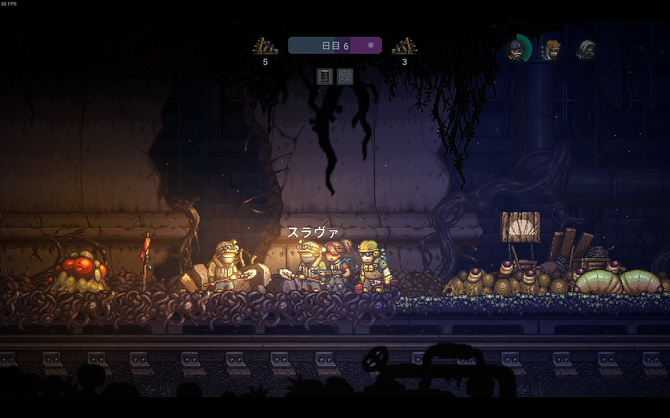Click the day 6 progress bar

point(334,45)
